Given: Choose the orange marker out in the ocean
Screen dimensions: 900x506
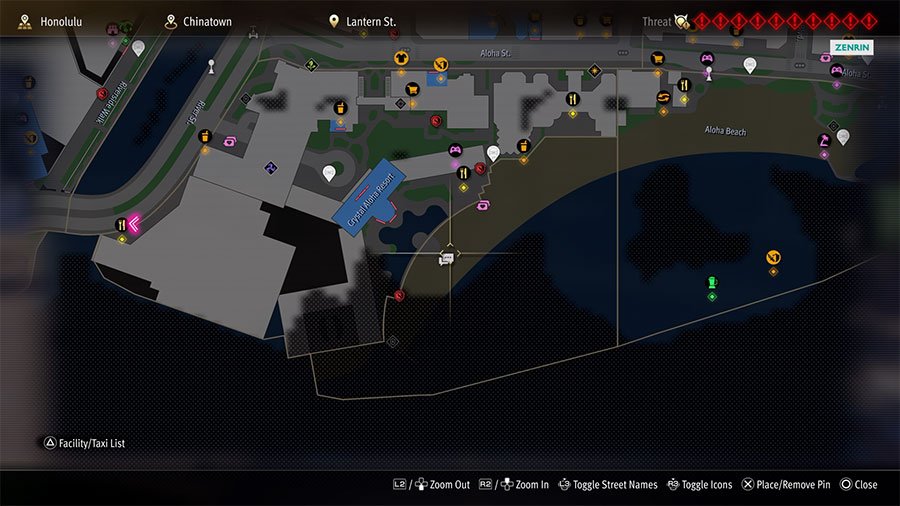Looking at the screenshot, I should point(773,258).
